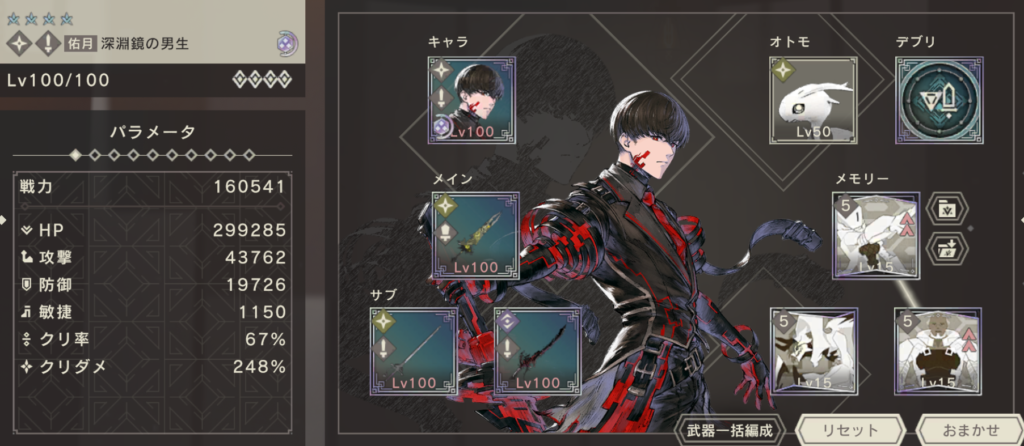Click the purple orb icon beside the character name
The width and height of the screenshot is (1024, 446).
click(288, 44)
